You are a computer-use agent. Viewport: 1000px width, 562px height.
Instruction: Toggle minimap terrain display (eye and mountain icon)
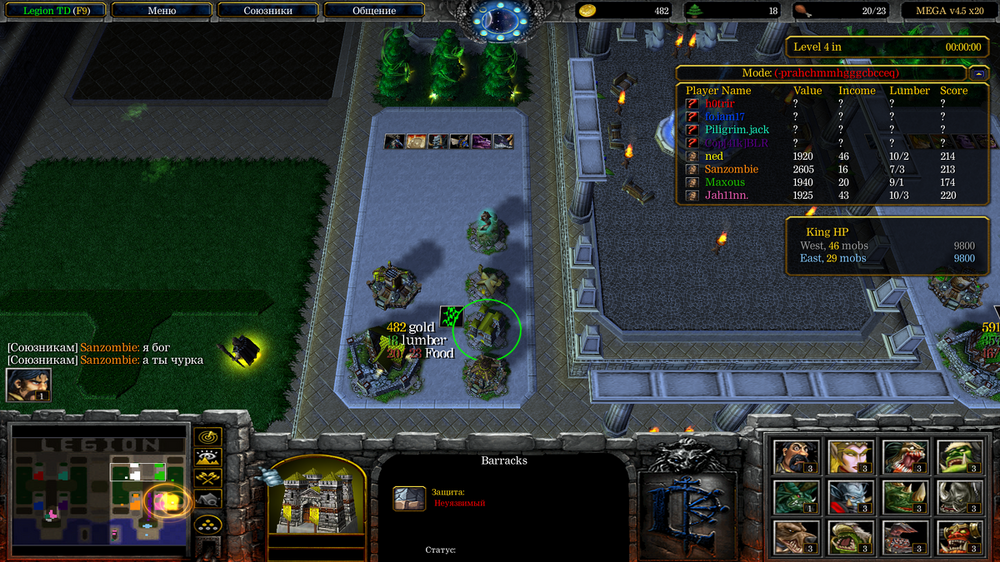pos(208,457)
